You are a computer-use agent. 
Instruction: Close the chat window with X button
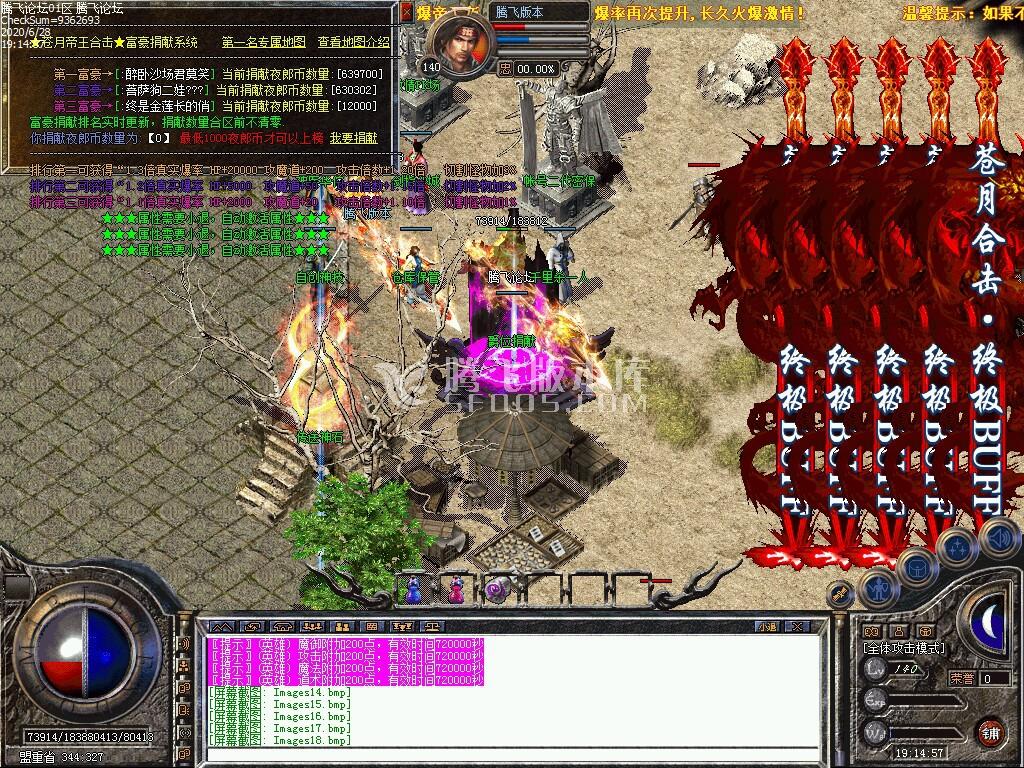(x=797, y=626)
